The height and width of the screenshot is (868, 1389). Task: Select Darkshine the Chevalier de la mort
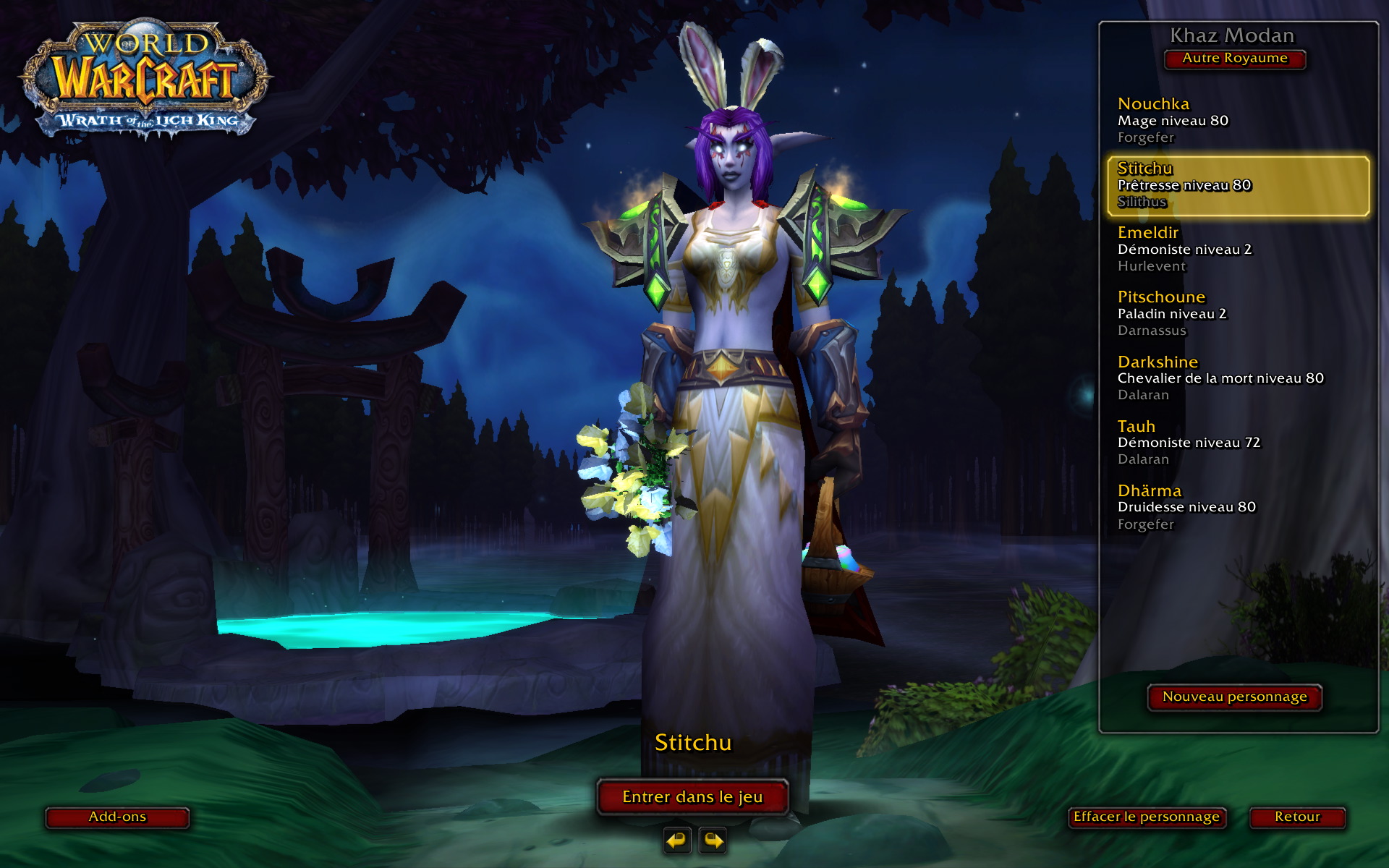tap(1237, 378)
